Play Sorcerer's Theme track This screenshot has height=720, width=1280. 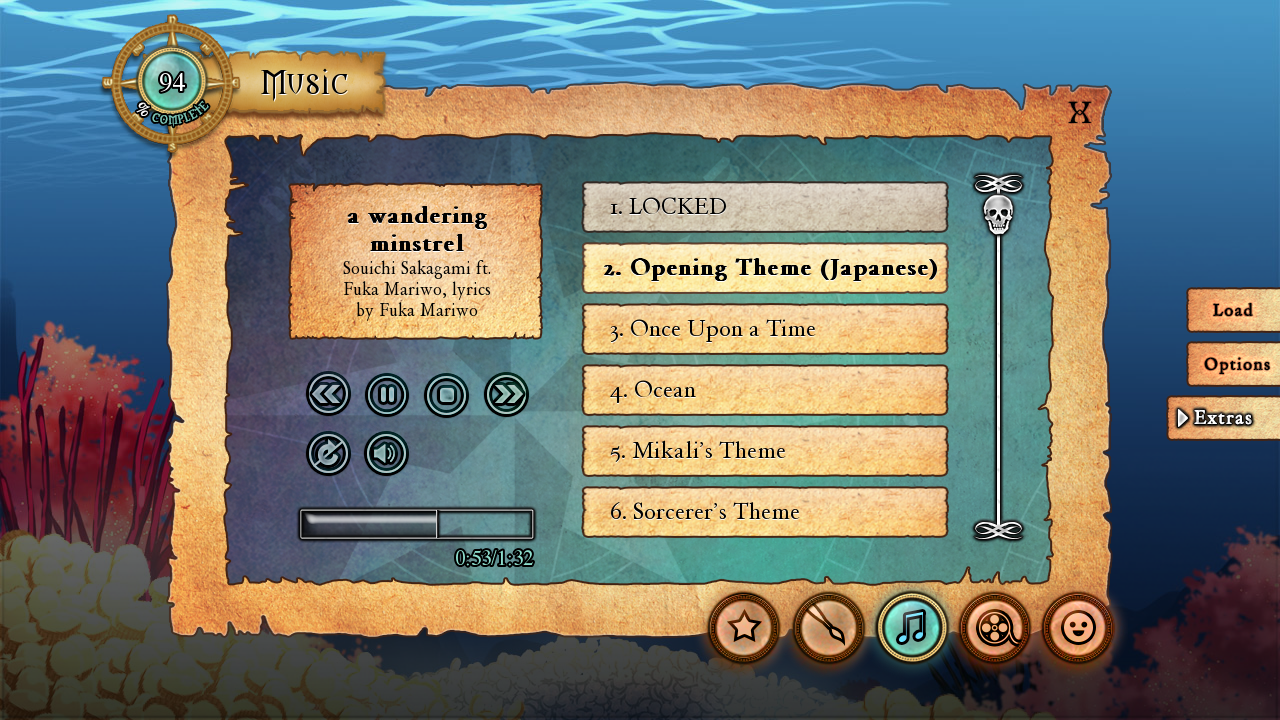(765, 512)
